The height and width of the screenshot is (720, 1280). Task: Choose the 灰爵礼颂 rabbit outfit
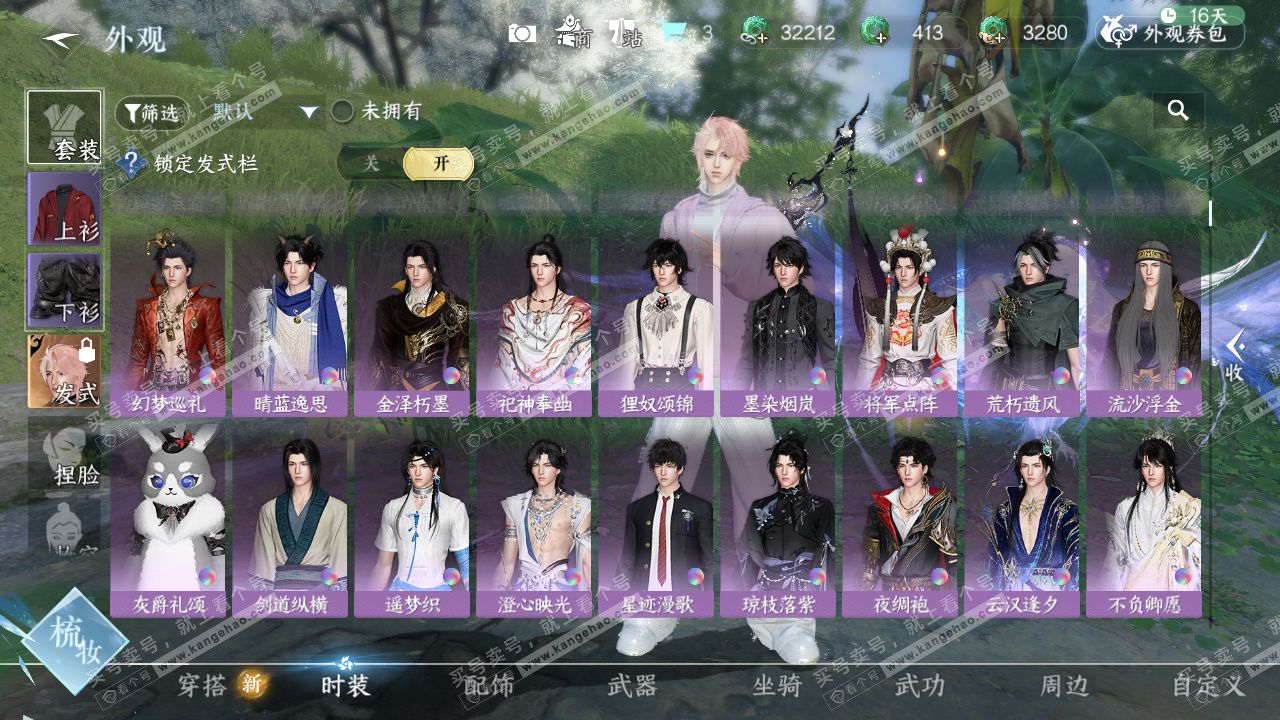[x=168, y=522]
